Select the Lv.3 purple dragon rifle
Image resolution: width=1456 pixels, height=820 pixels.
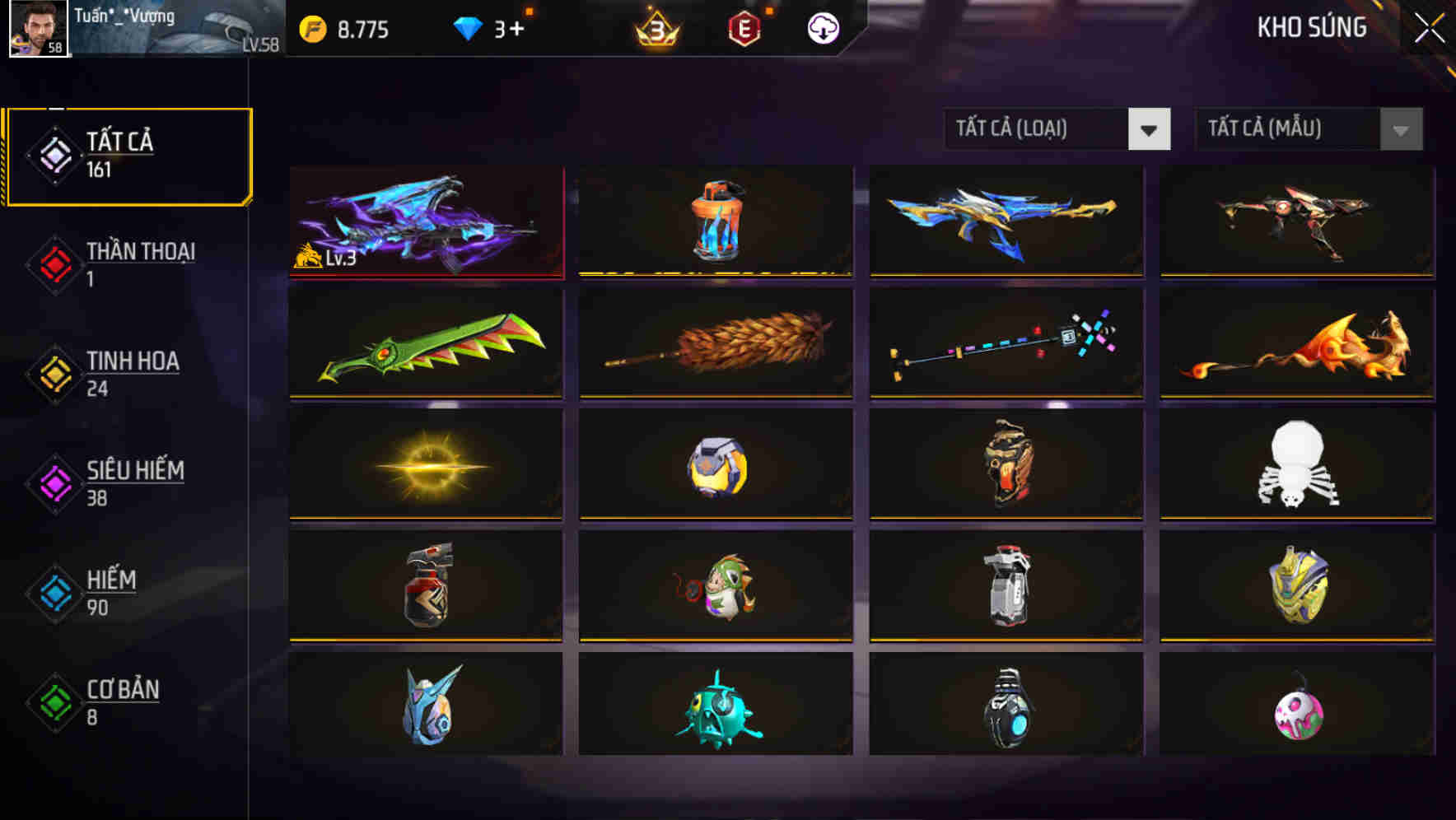click(426, 221)
